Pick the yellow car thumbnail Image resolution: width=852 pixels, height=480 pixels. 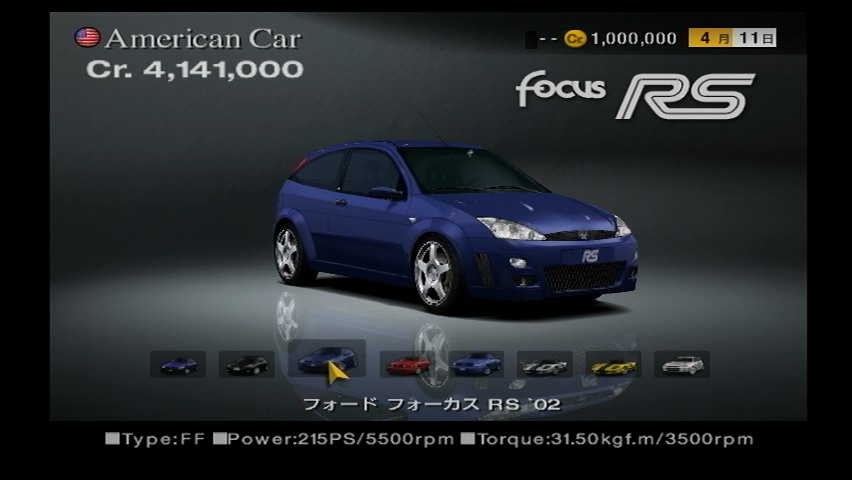[x=613, y=364]
